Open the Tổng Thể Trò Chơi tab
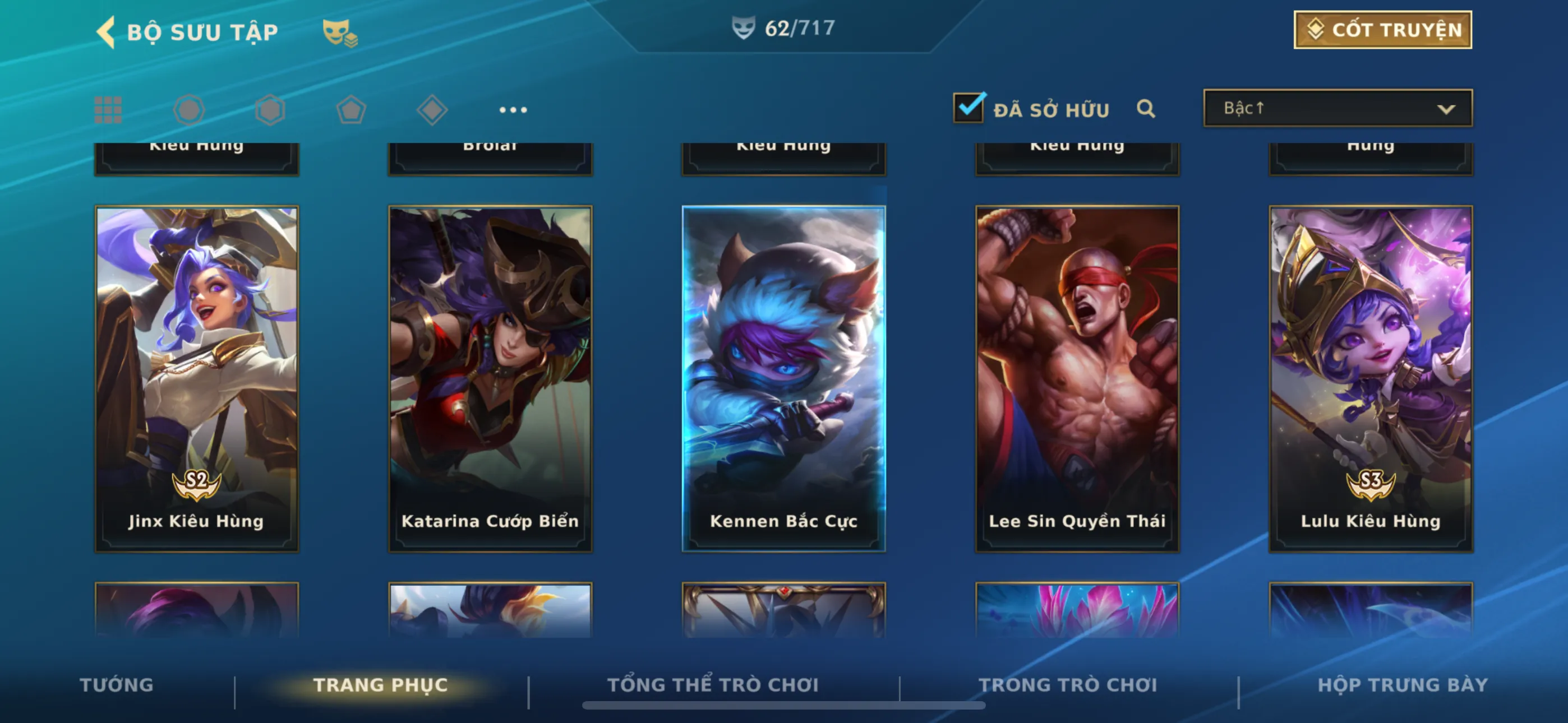Viewport: 1568px width, 723px height. pos(713,685)
